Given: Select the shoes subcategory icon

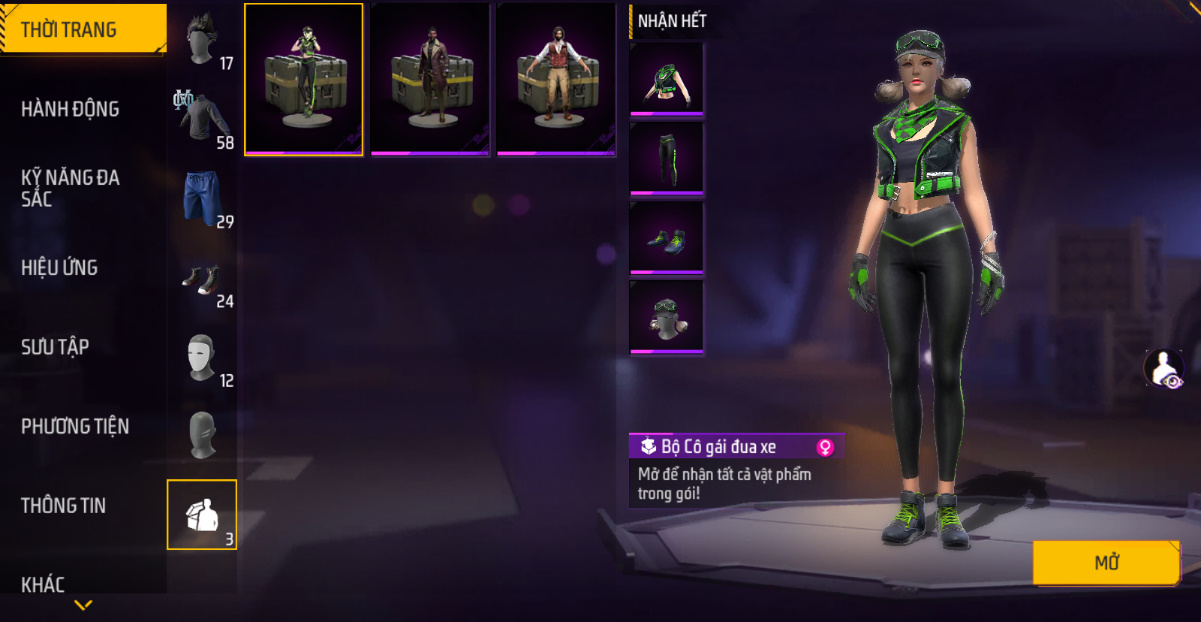Looking at the screenshot, I should [203, 278].
